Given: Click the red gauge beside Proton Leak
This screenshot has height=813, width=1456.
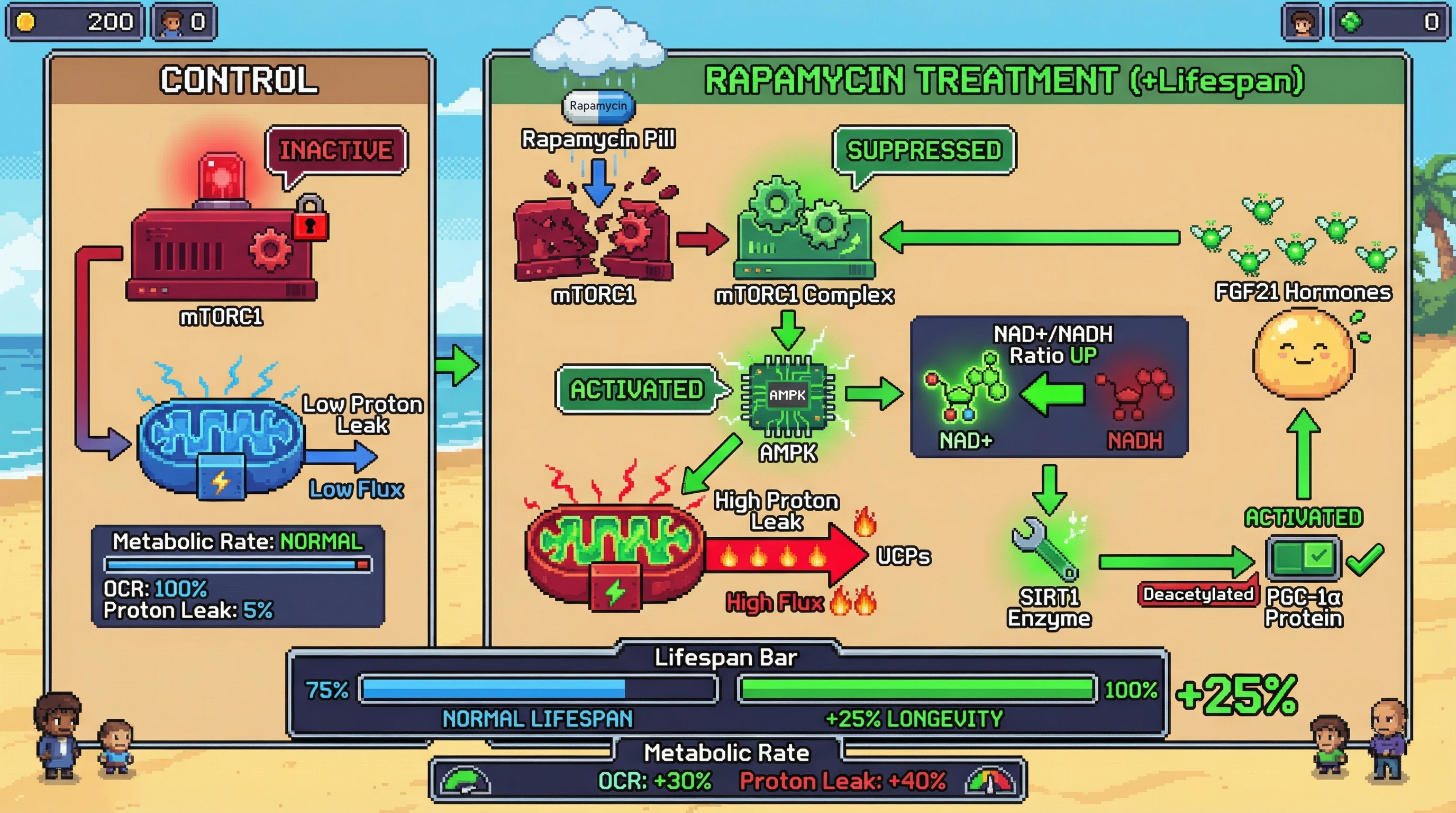Looking at the screenshot, I should [x=990, y=781].
